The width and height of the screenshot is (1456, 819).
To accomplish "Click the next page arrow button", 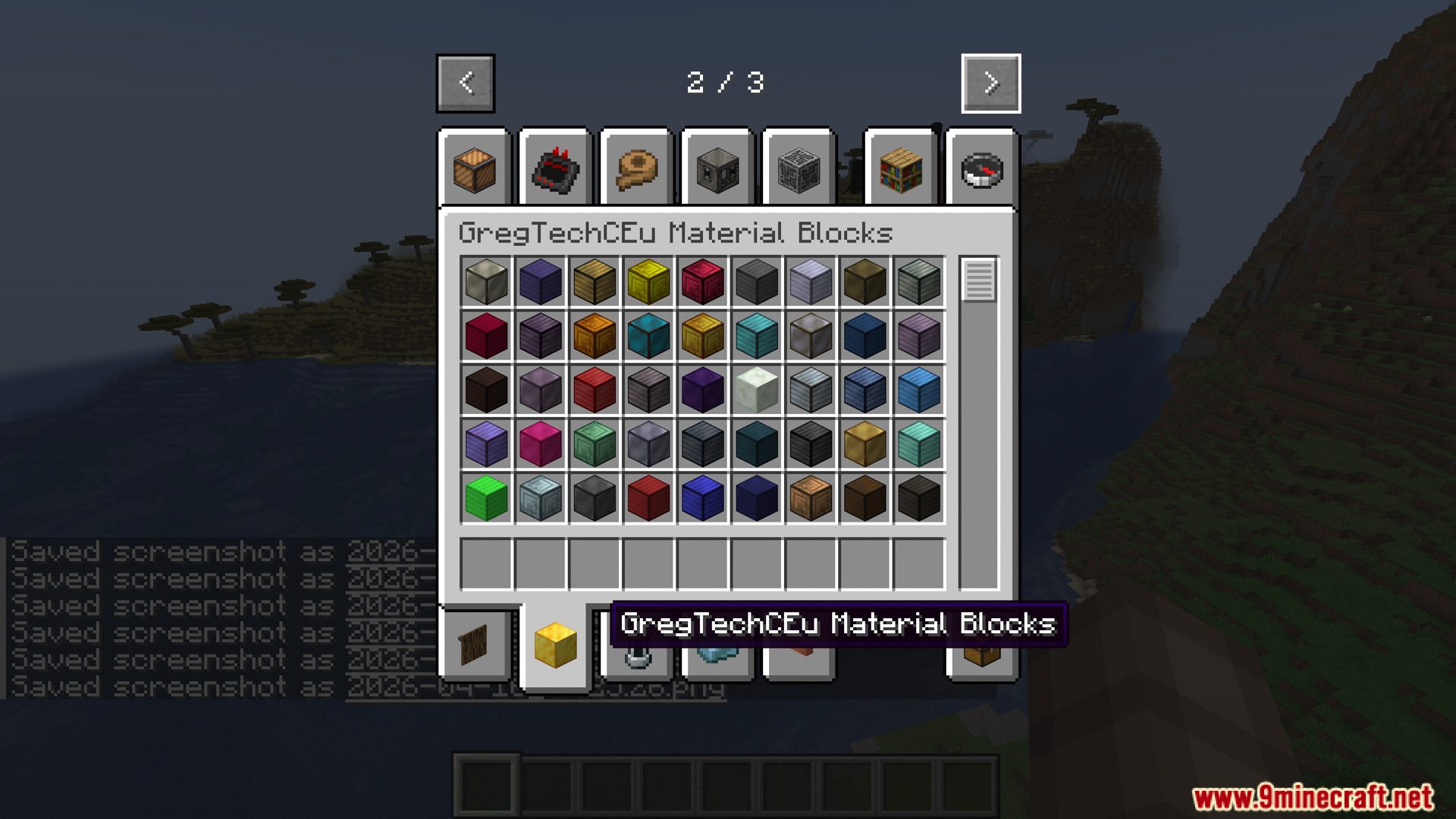I will pos(990,83).
